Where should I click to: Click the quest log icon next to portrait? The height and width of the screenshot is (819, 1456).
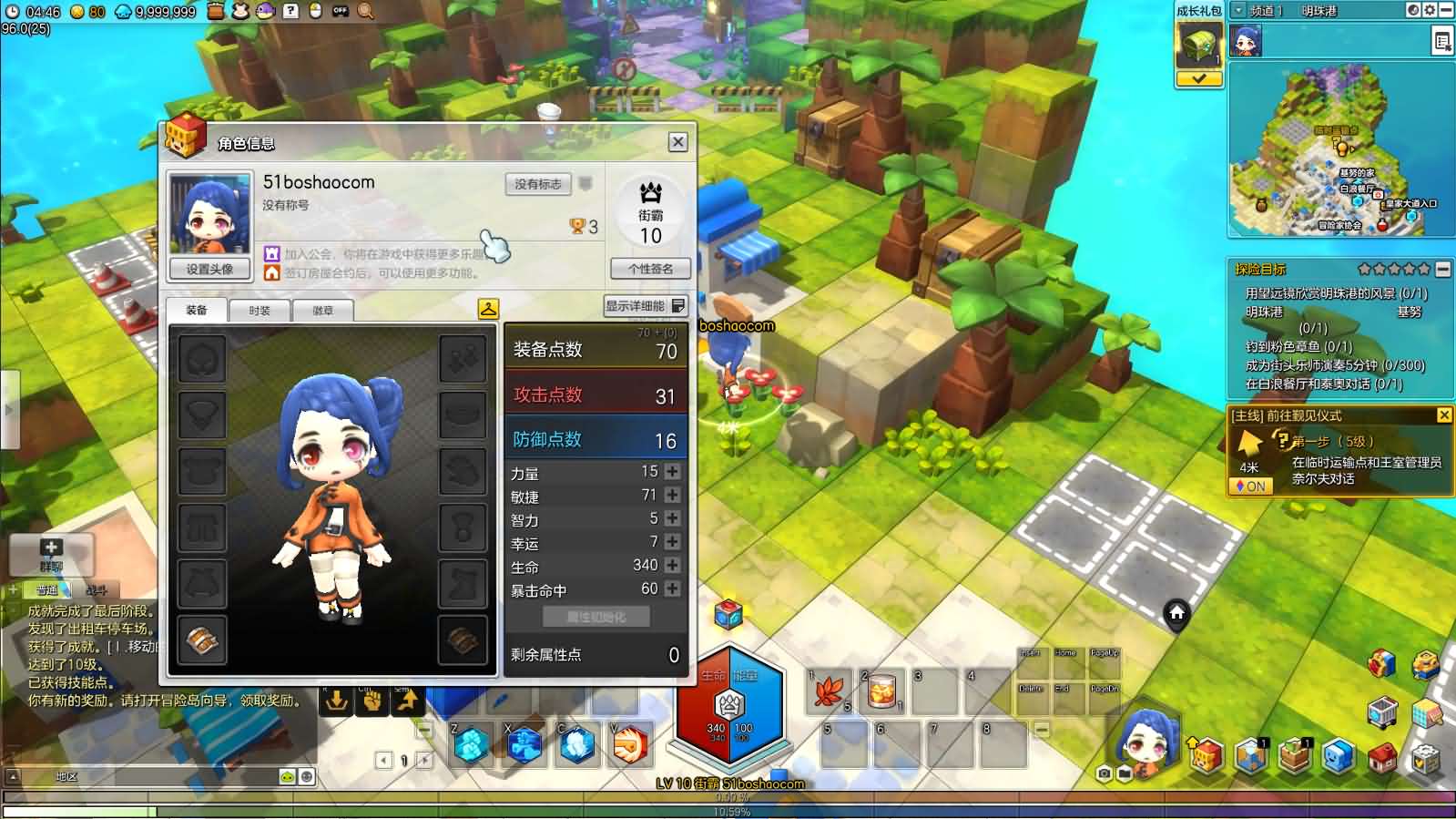[1441, 42]
